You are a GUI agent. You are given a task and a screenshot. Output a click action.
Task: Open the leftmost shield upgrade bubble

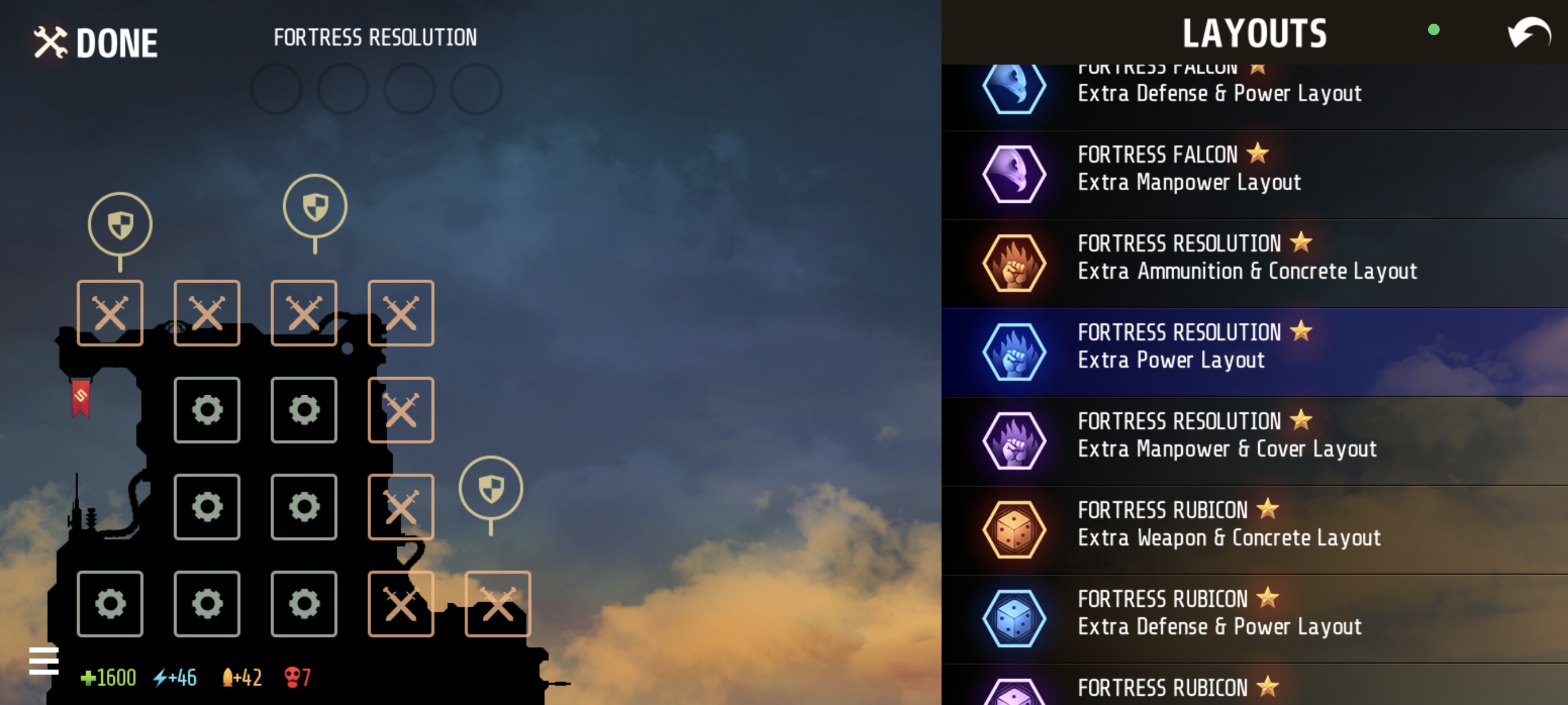[120, 223]
